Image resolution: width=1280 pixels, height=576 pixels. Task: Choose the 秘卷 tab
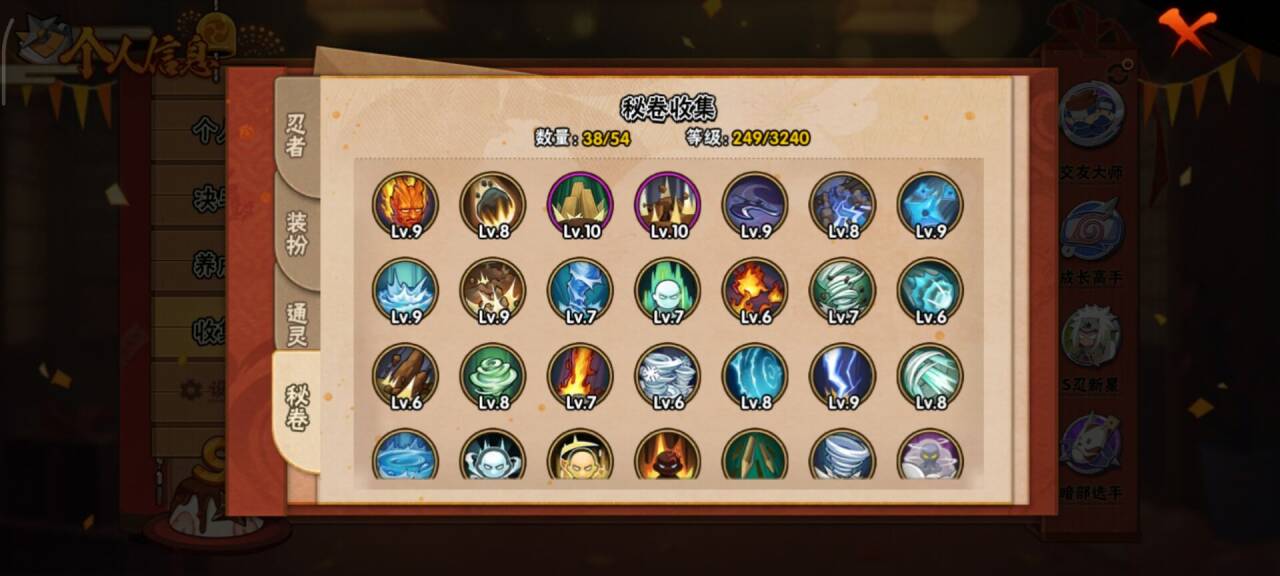297,408
